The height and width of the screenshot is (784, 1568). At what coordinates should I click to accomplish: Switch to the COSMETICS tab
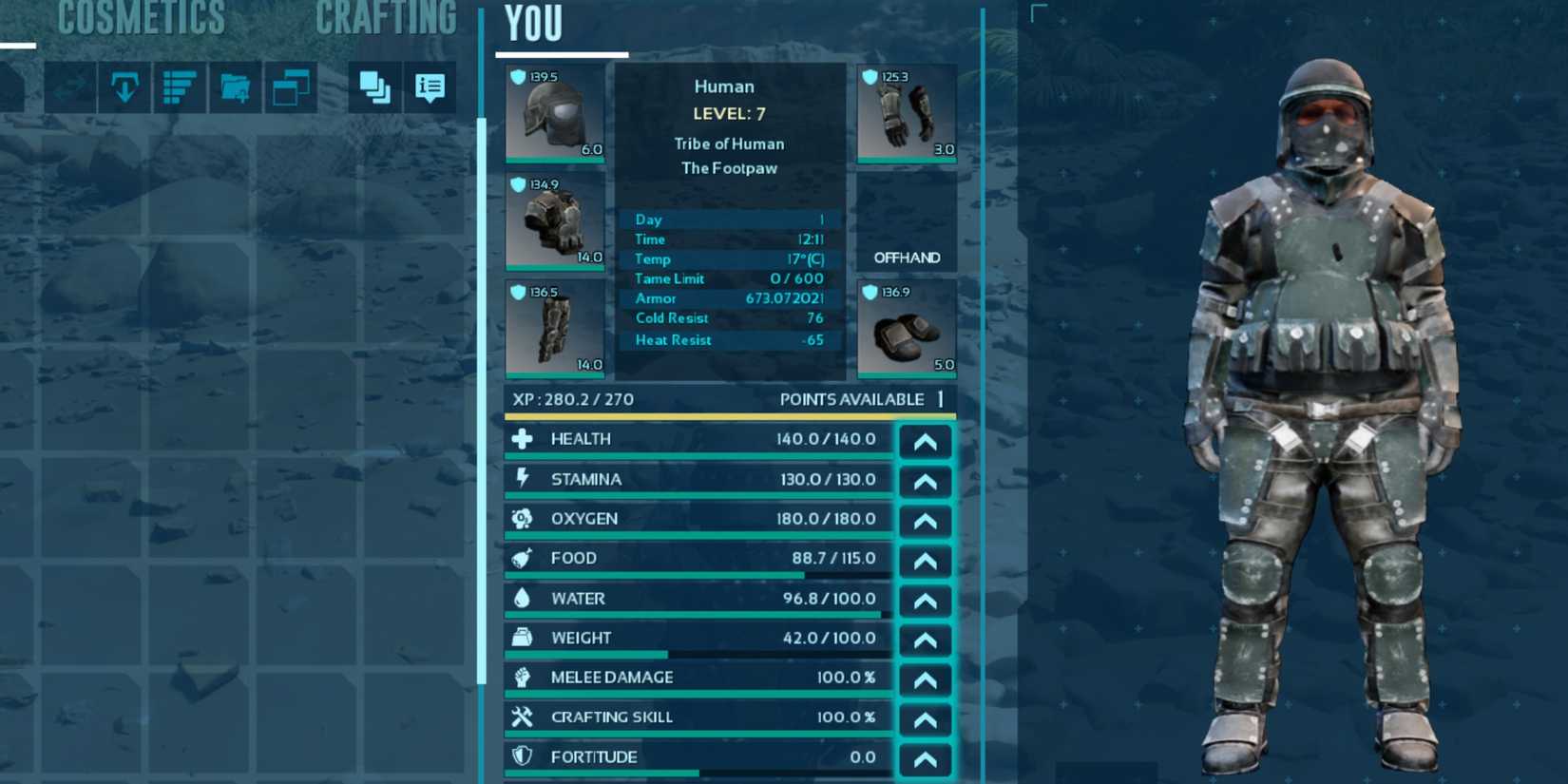(x=141, y=19)
